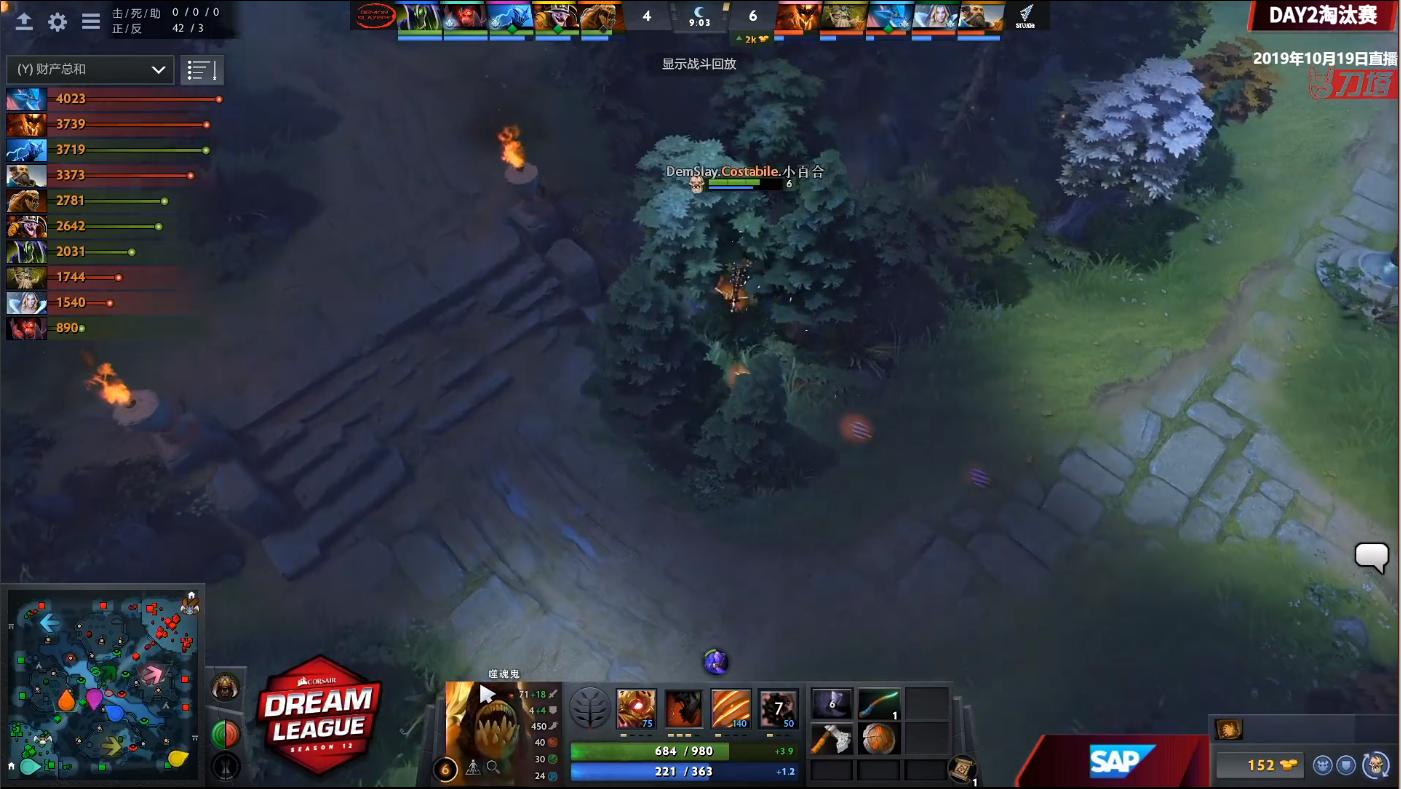
Task: Click the graph/stats list icon beside the dropdown
Action: click(x=202, y=70)
